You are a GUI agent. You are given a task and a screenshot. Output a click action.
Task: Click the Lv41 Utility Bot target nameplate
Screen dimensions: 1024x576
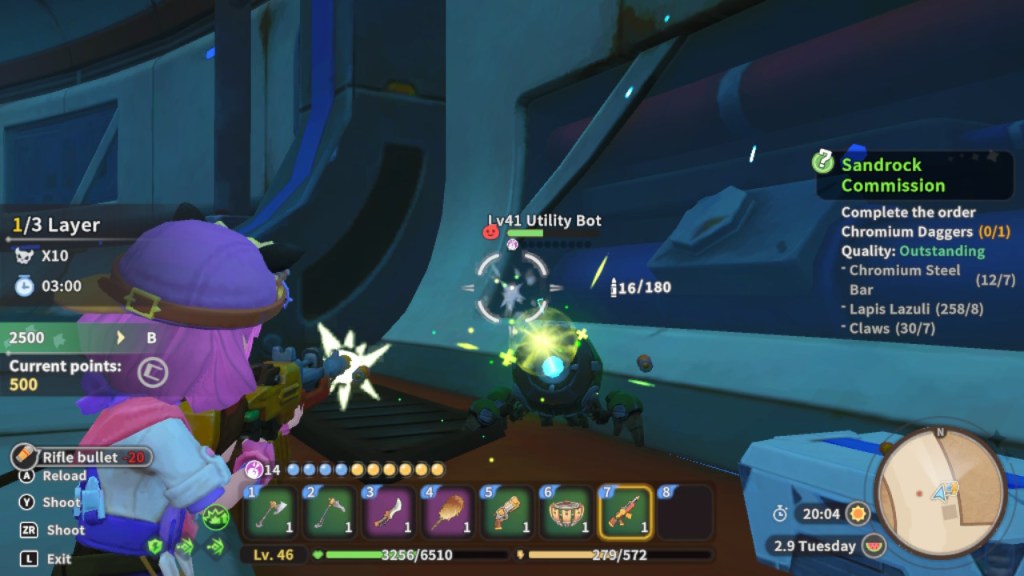click(x=545, y=221)
